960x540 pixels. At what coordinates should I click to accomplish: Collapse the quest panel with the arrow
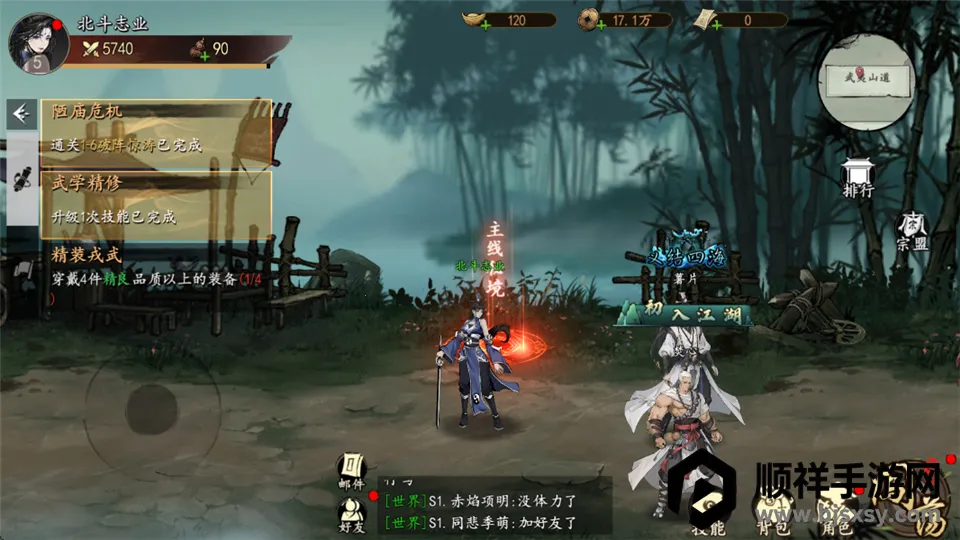pyautogui.click(x=20, y=115)
